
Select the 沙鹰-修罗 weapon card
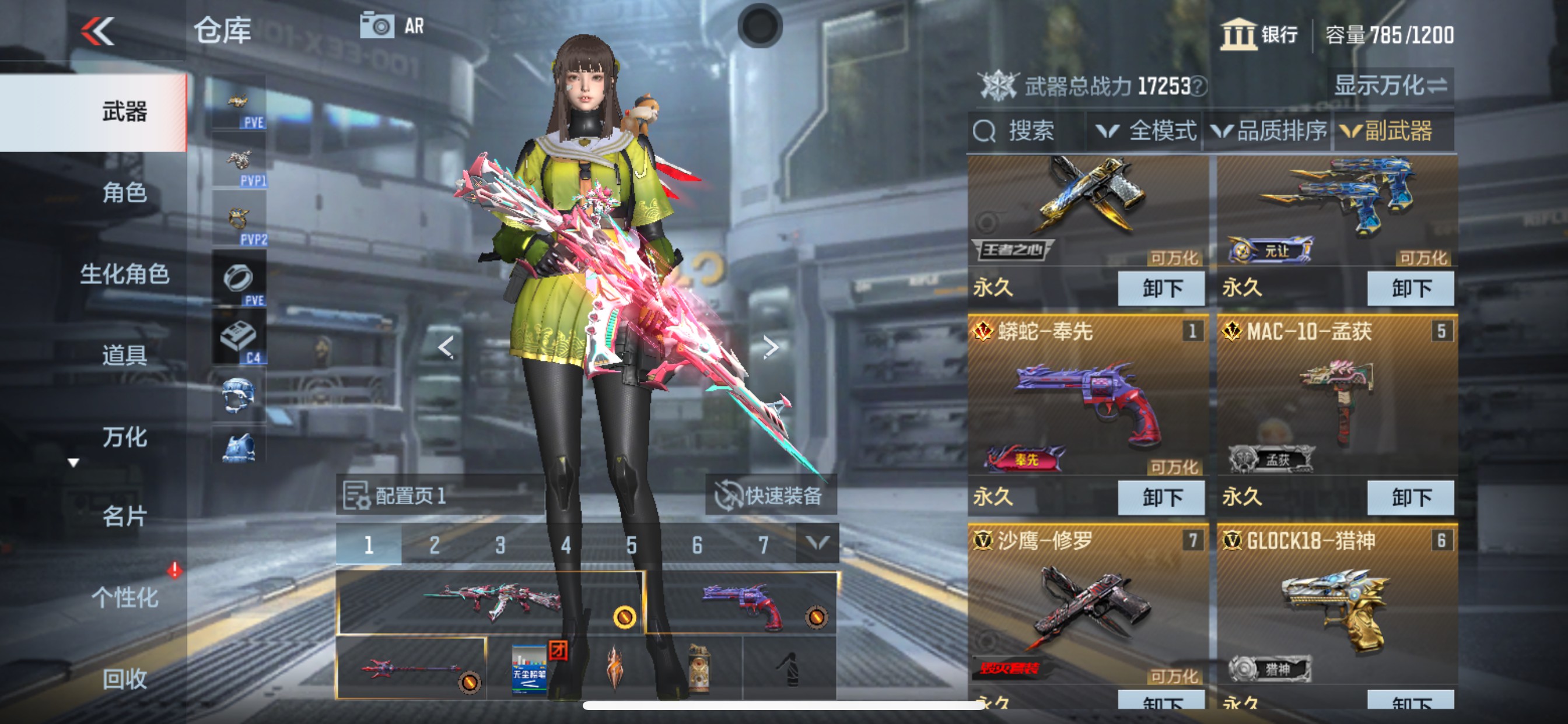(1087, 605)
